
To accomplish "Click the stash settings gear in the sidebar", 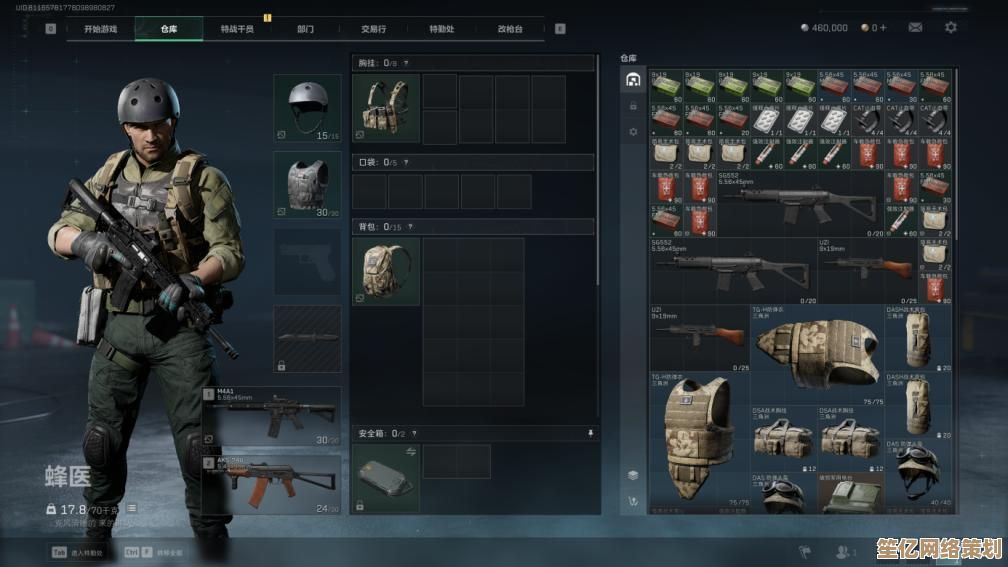I will pyautogui.click(x=632, y=131).
